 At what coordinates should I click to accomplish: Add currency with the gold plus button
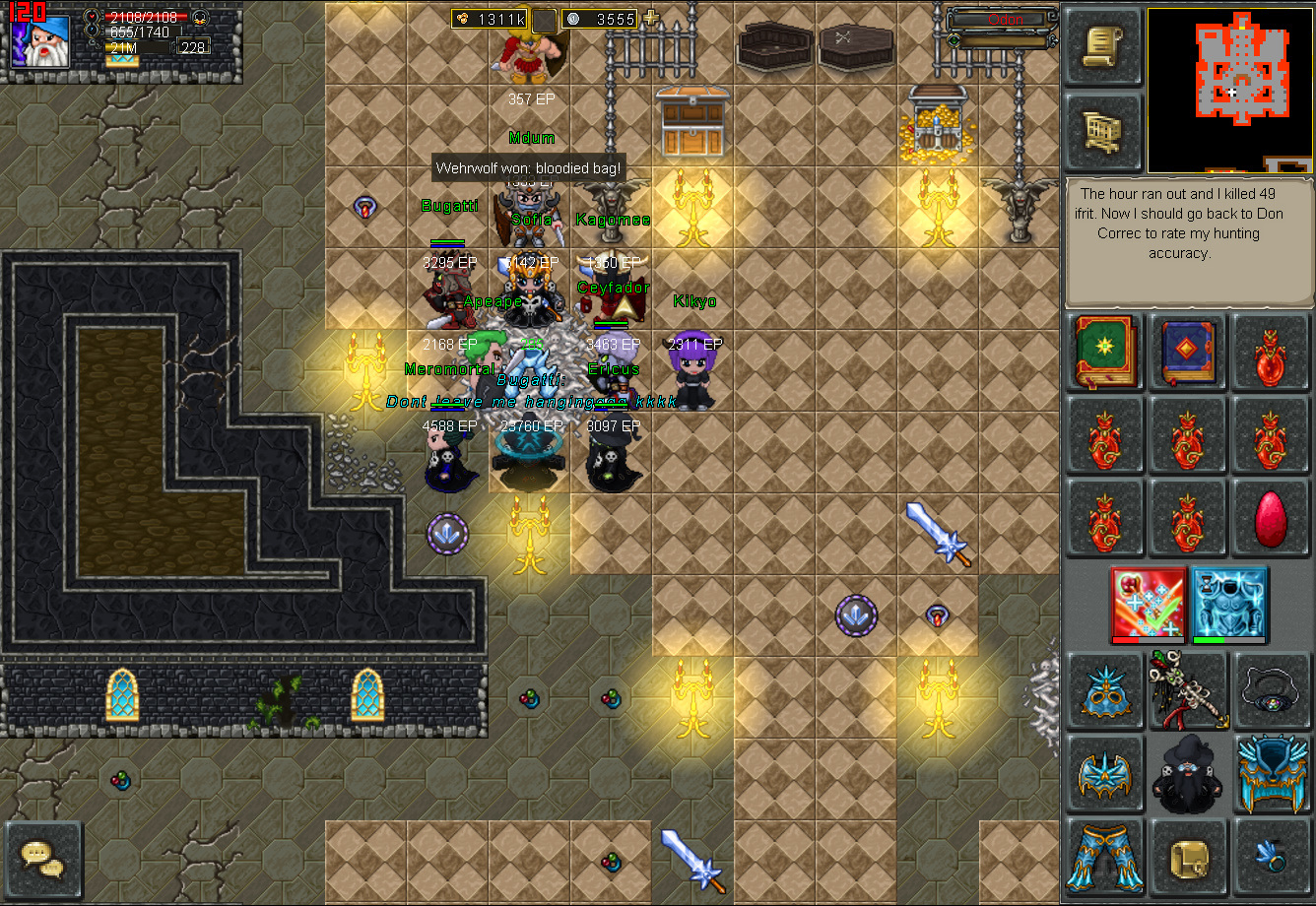pos(651,19)
